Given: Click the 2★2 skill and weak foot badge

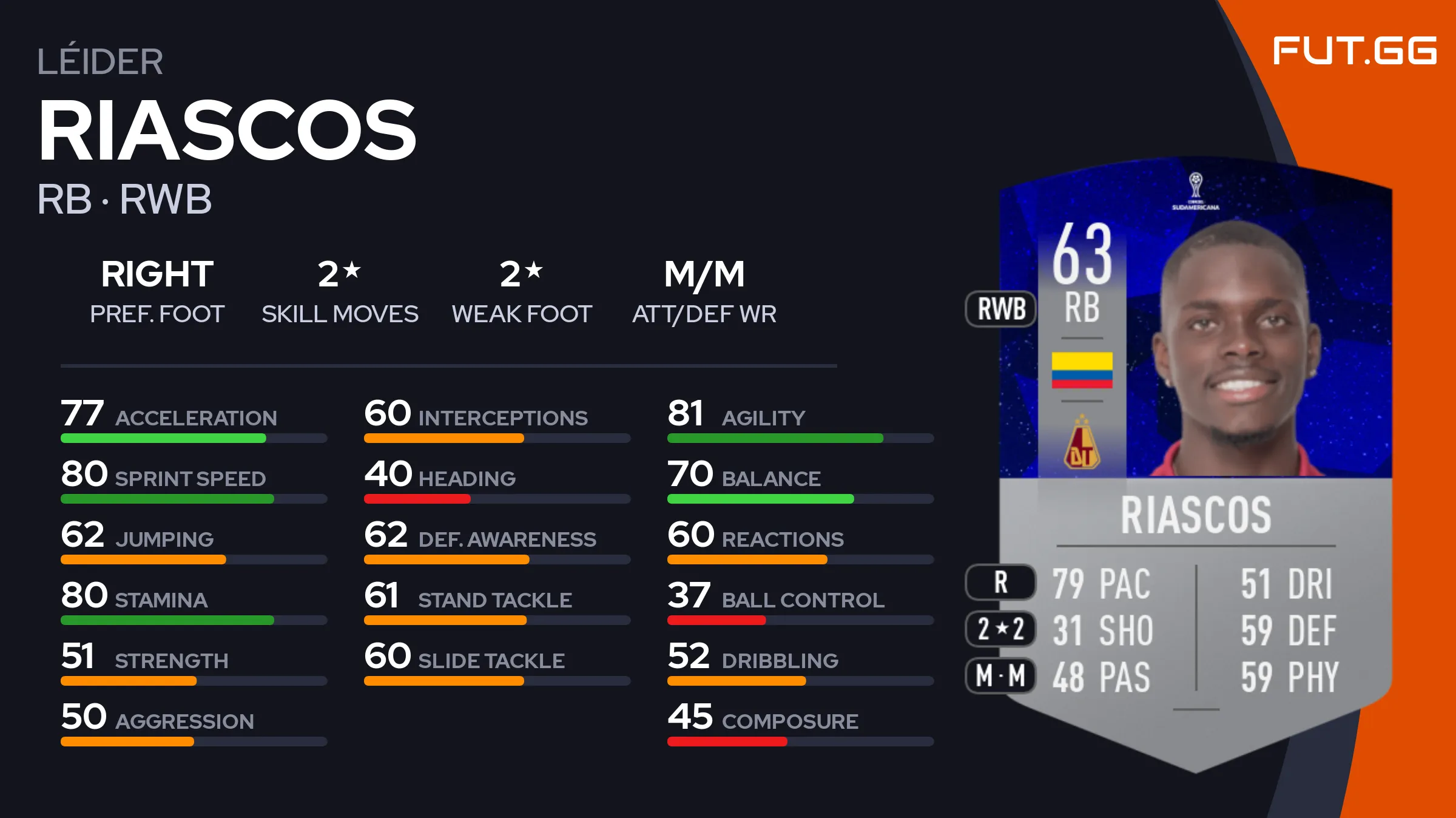Looking at the screenshot, I should (1001, 629).
